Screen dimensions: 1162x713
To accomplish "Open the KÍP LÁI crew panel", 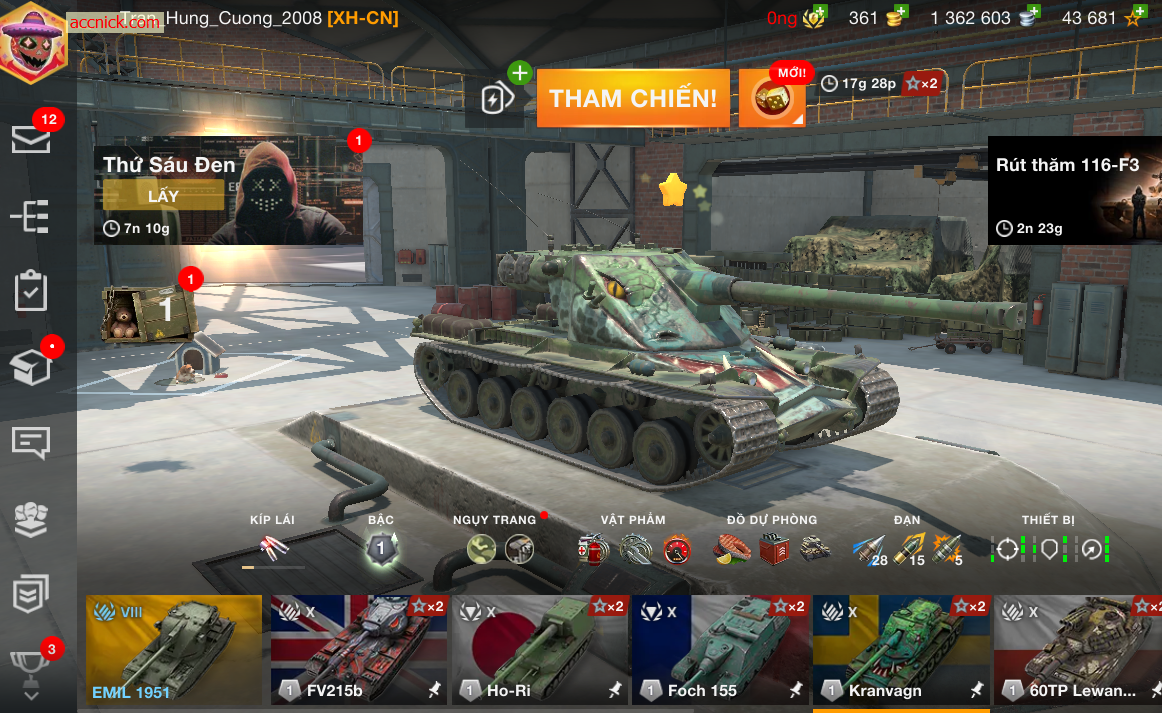I will pyautogui.click(x=272, y=547).
